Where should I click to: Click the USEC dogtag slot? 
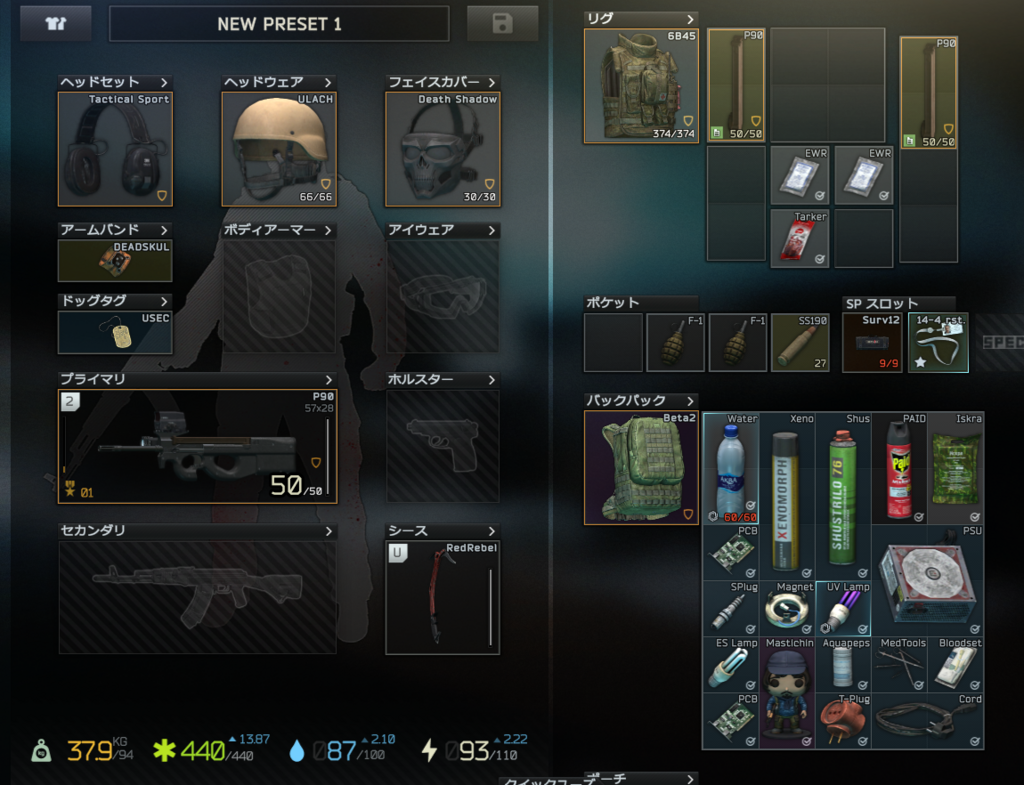pos(115,332)
